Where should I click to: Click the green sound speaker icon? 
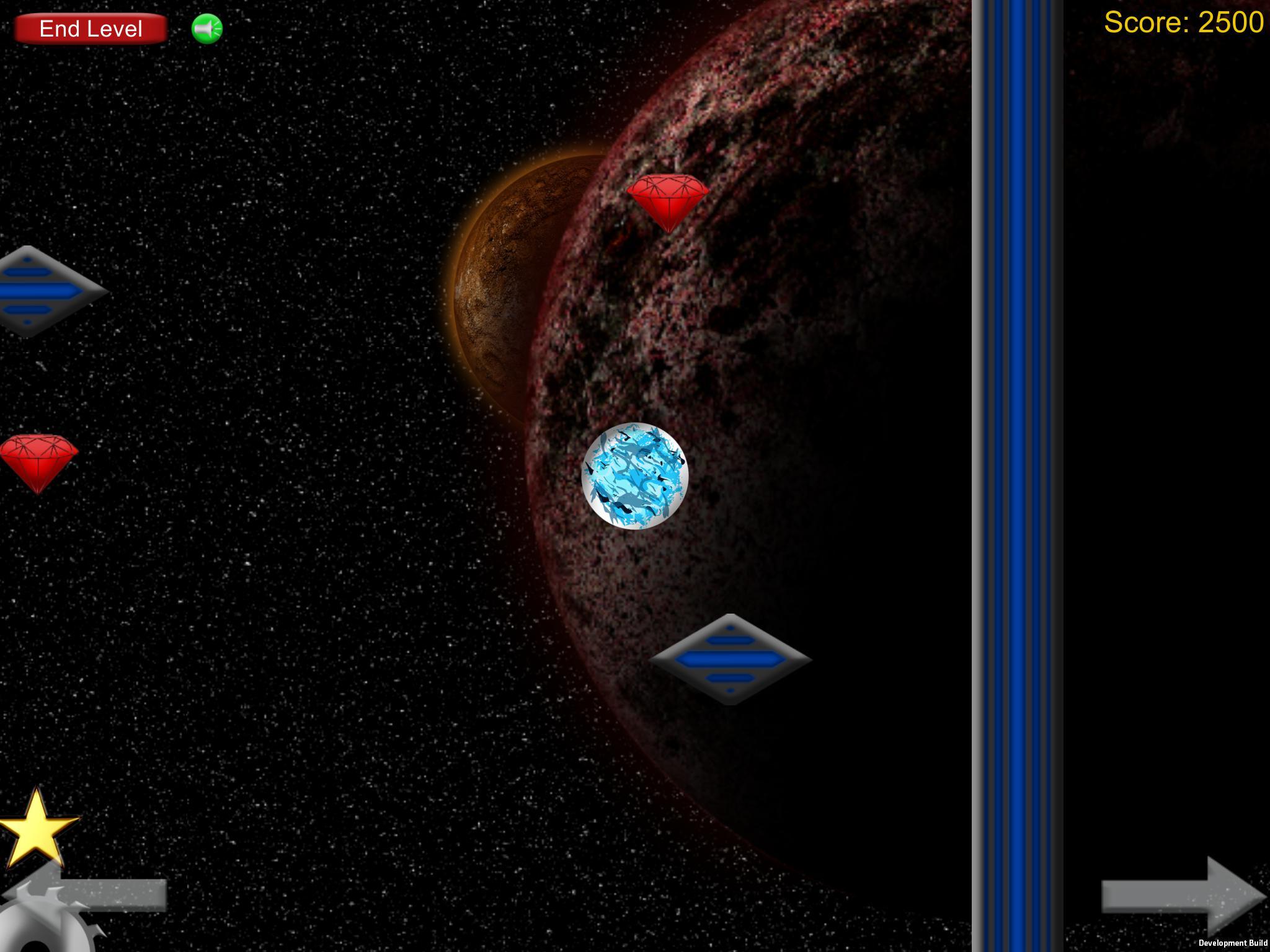pyautogui.click(x=208, y=28)
